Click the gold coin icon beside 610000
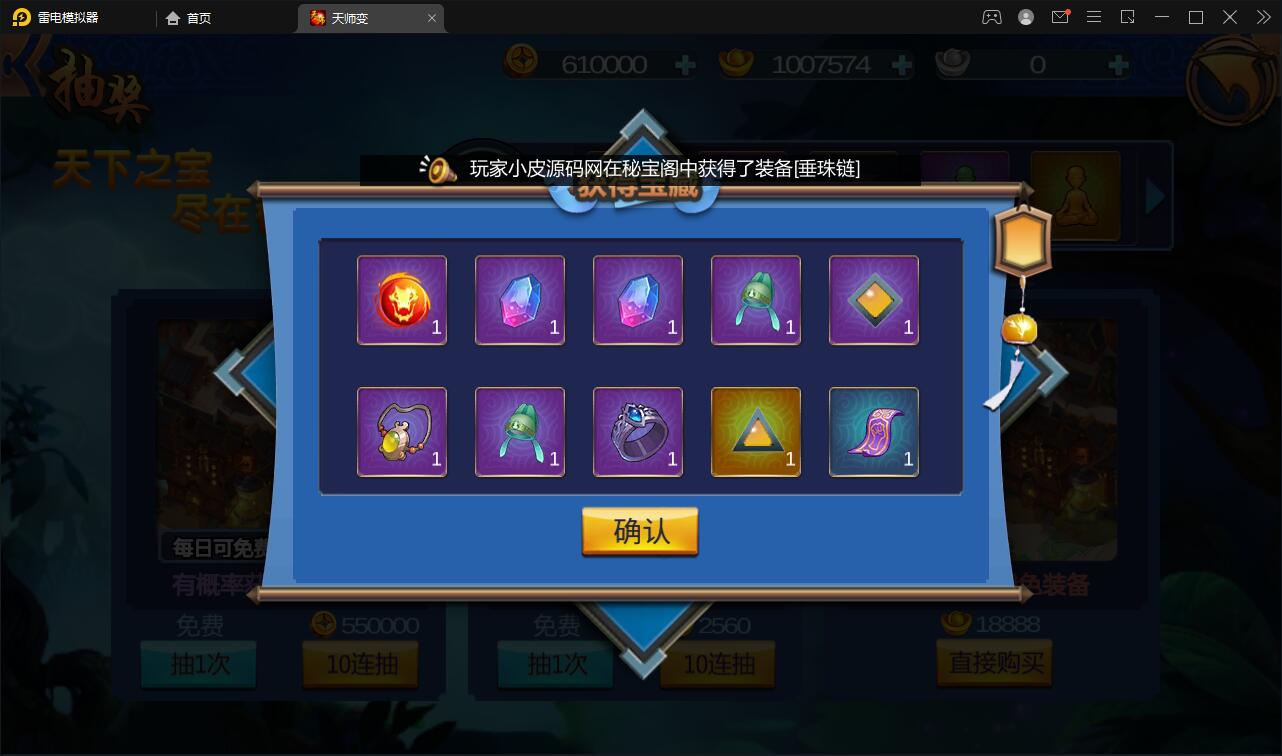 521,63
